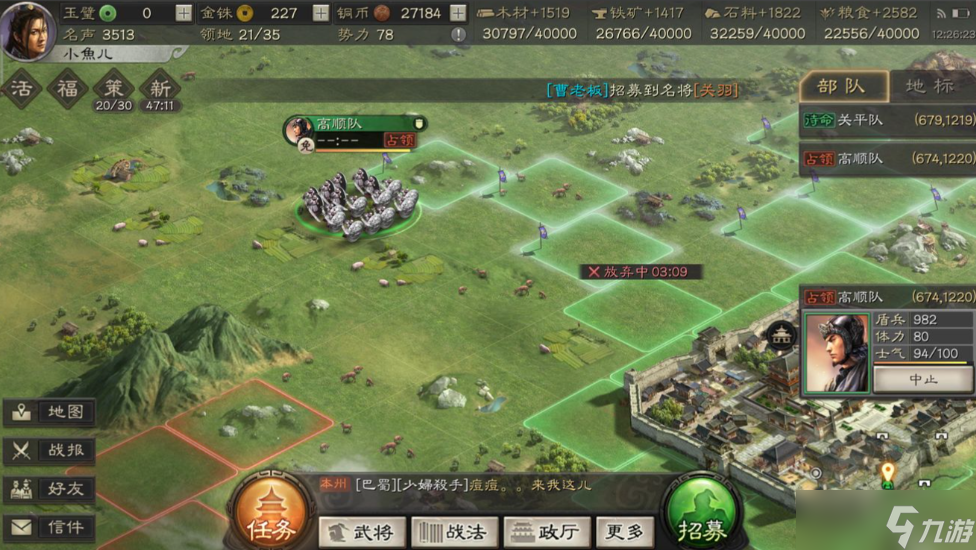Switch to the 部队 troops tab
The width and height of the screenshot is (976, 550).
[840, 86]
